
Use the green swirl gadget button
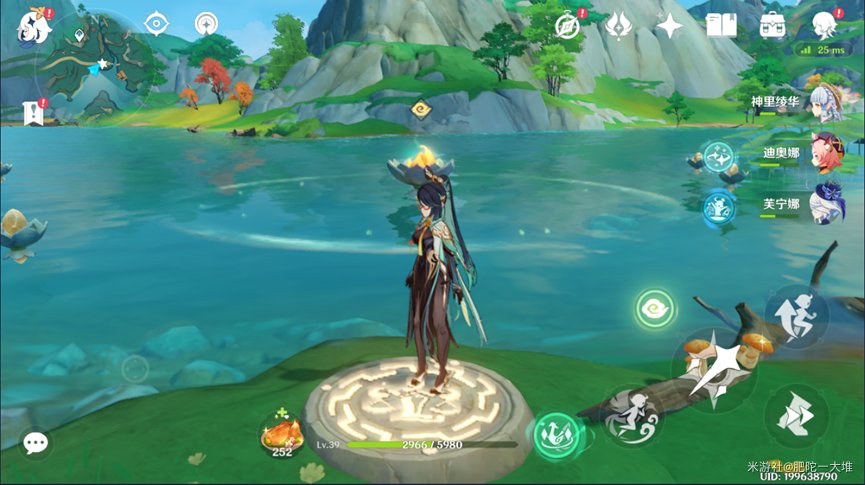click(x=656, y=308)
